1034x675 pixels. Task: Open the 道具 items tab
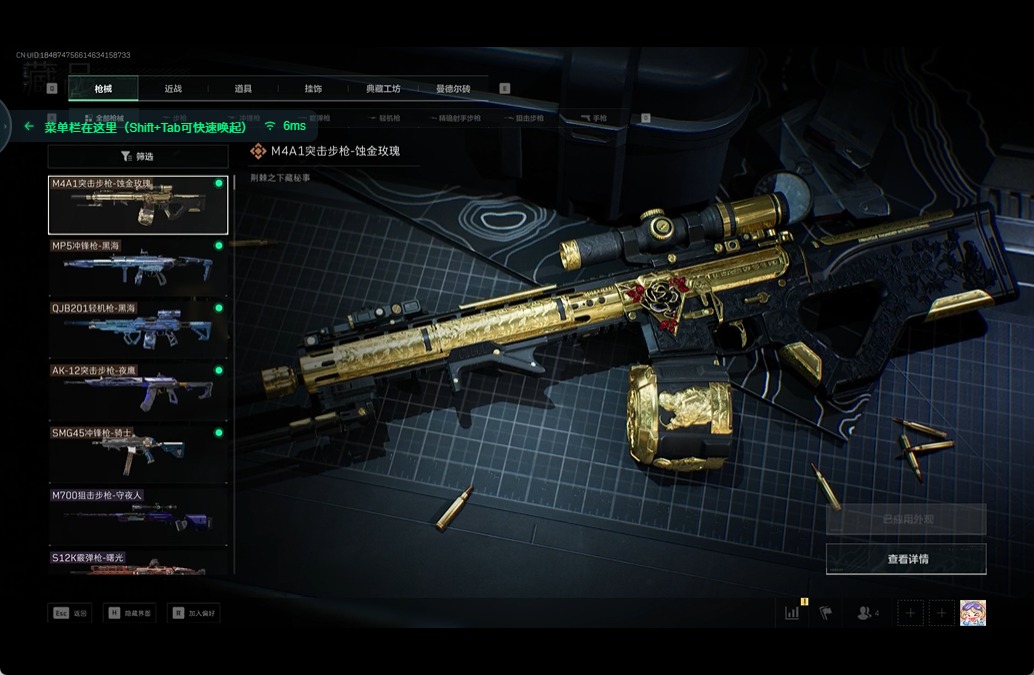pyautogui.click(x=243, y=89)
